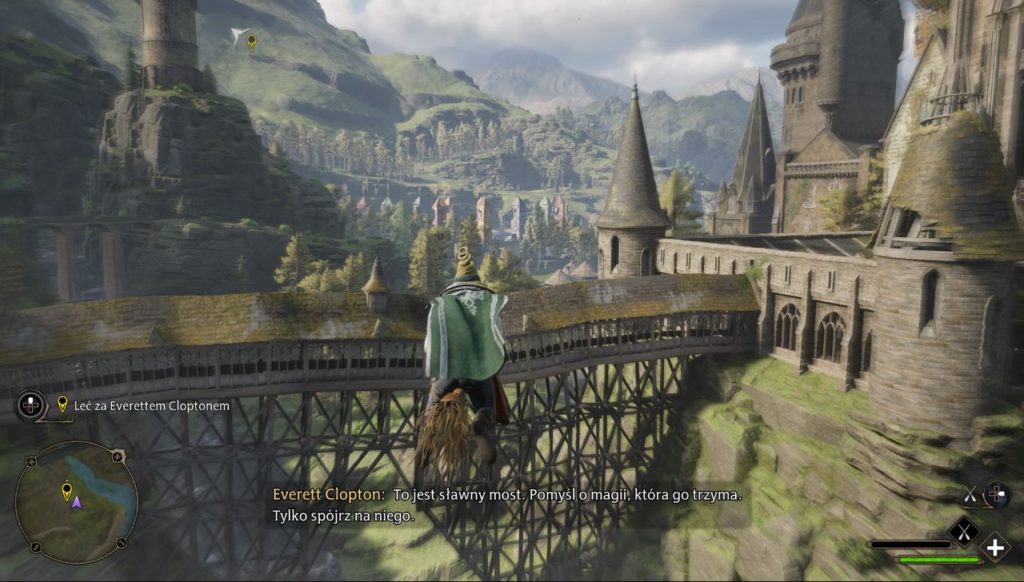
Task: Select the quest objective Leć za Everettem Cloptonem
Action: point(144,406)
